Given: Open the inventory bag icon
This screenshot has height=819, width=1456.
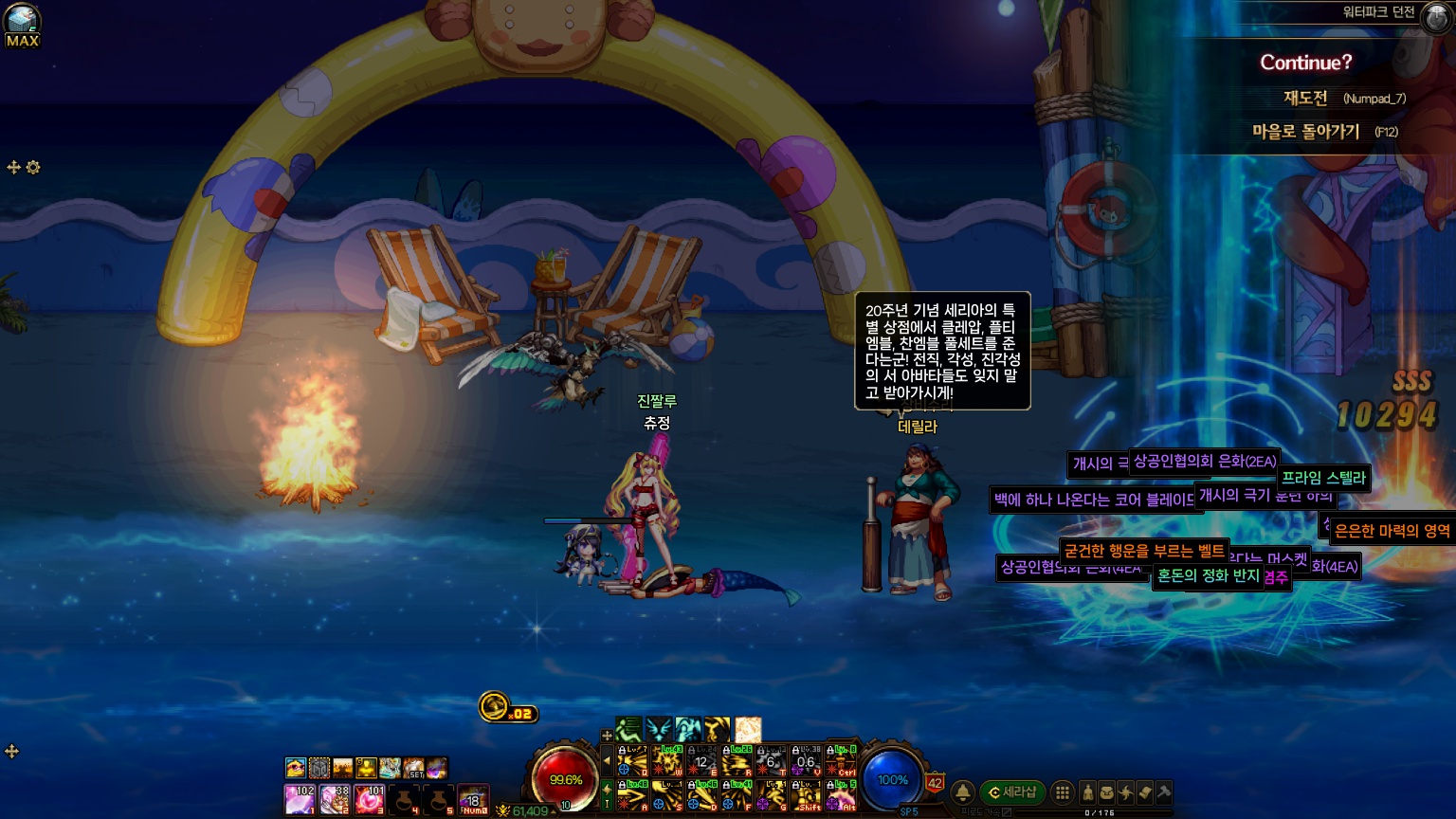Looking at the screenshot, I should (1106, 792).
